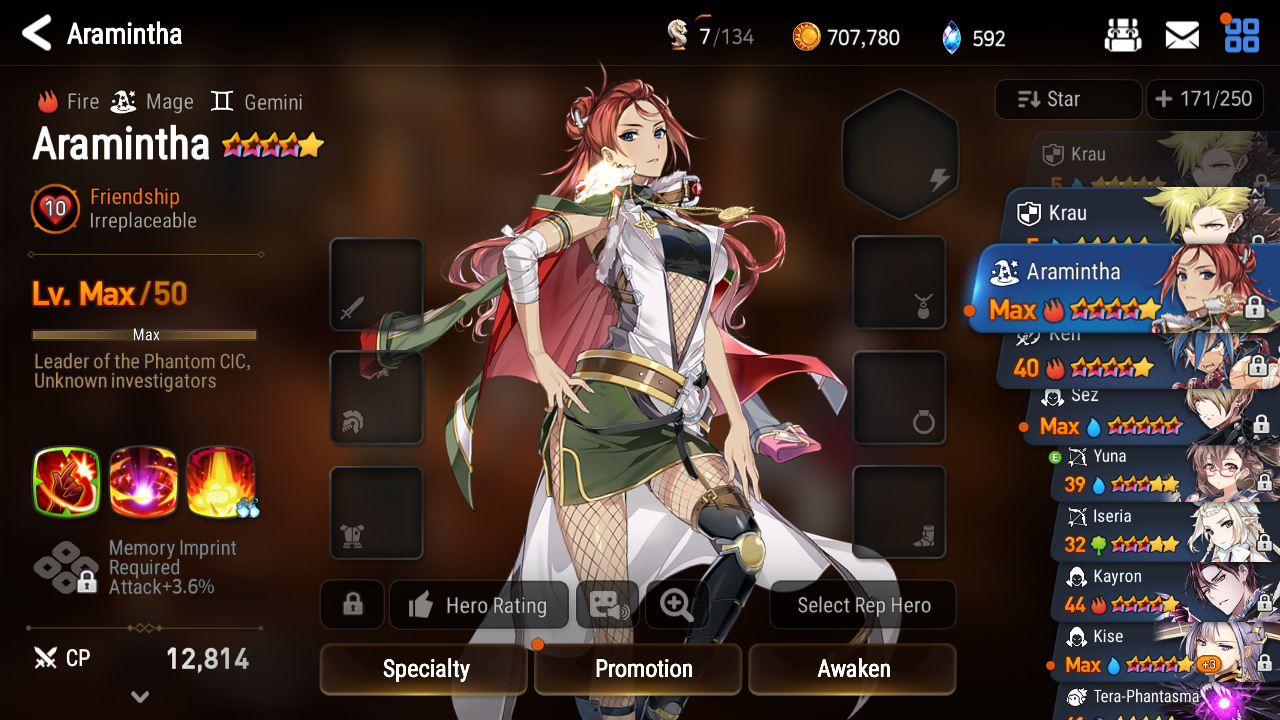Open the blue grid menu icon
The image size is (1280, 720).
point(1242,36)
